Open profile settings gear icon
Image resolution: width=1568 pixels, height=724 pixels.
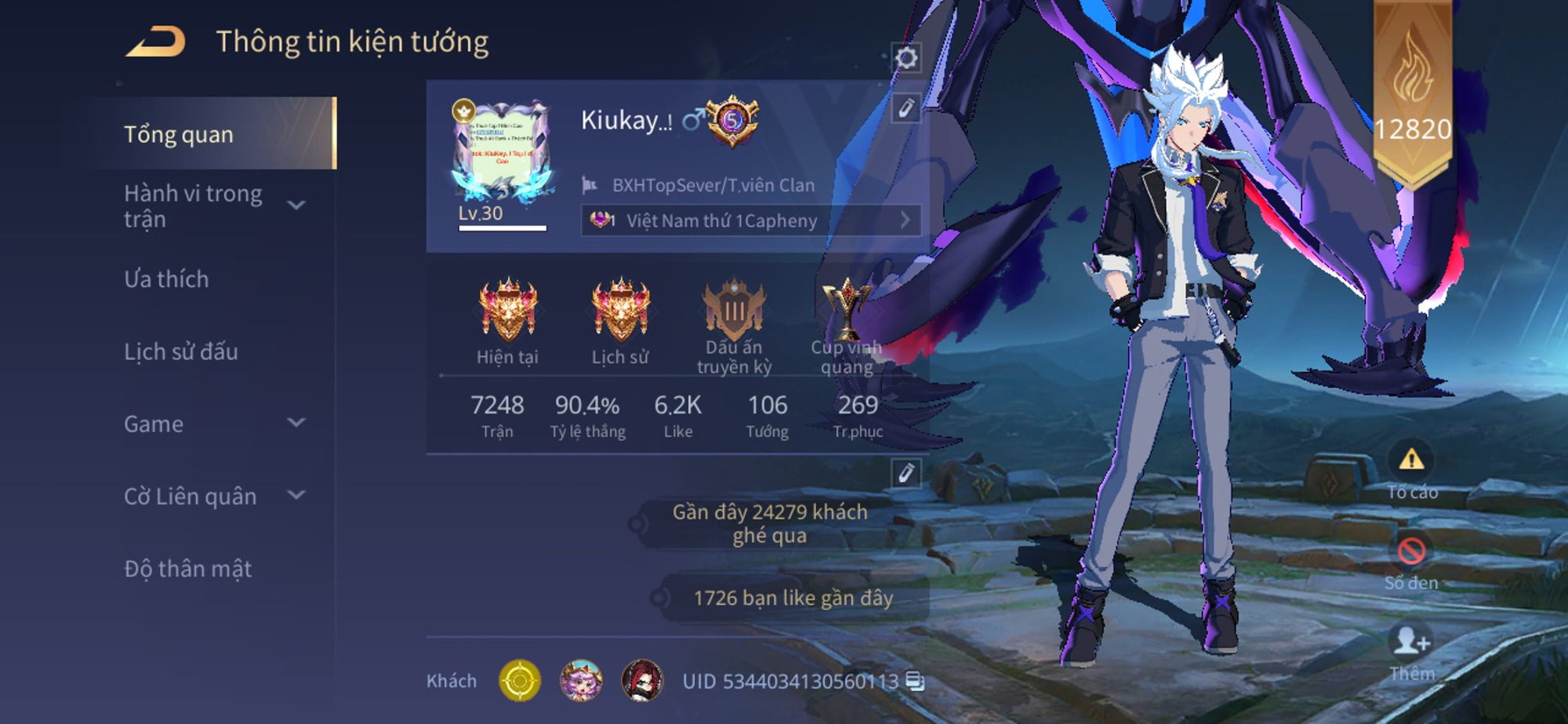tap(906, 58)
